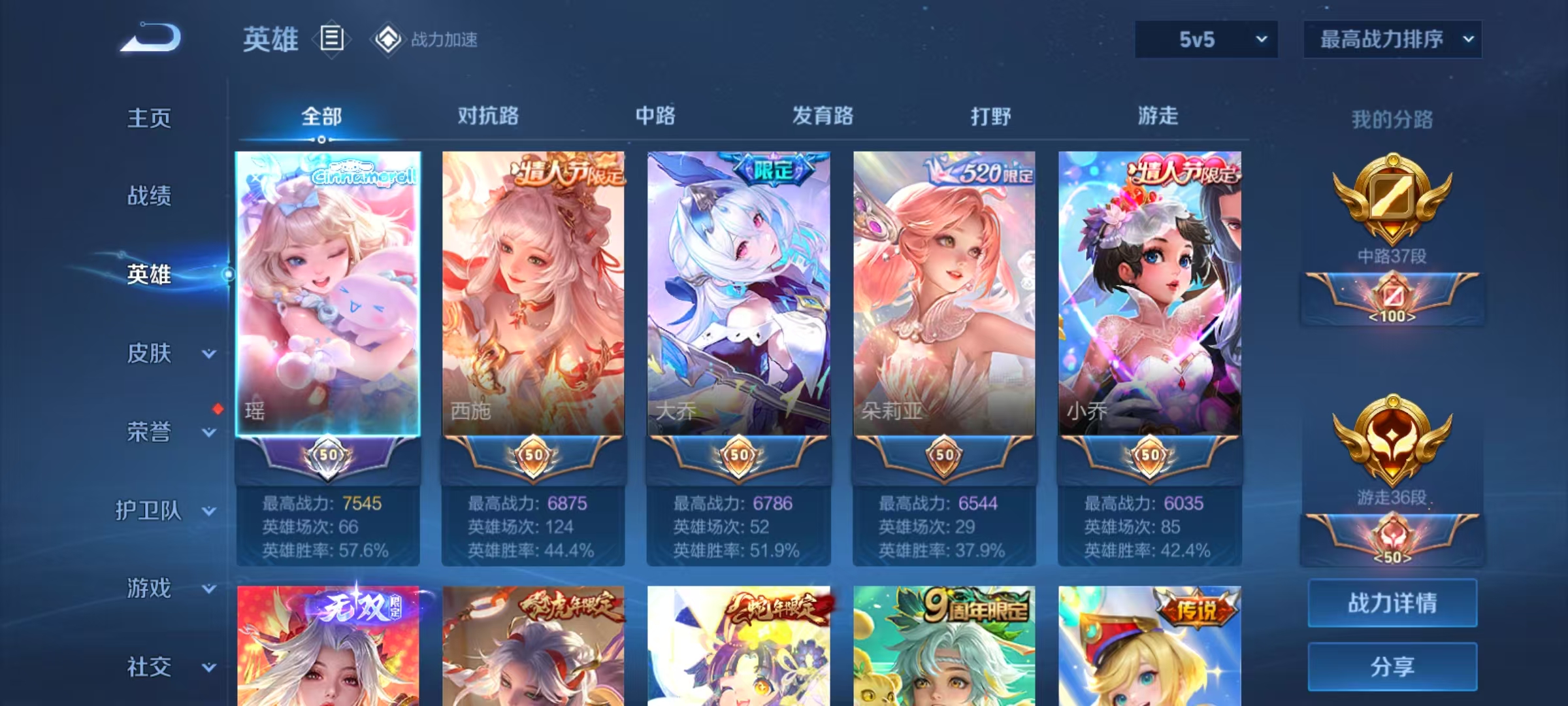Select the 发育路 tab
This screenshot has height=706, width=1568.
pos(823,116)
